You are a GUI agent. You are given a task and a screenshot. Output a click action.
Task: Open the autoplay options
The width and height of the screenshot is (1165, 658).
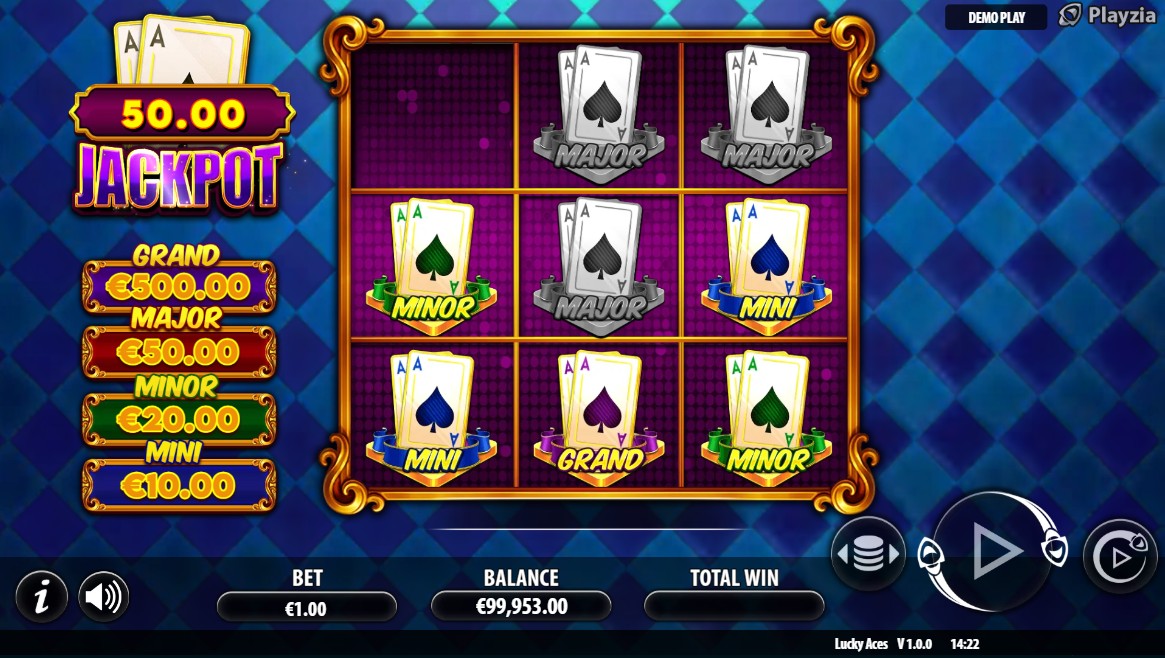pos(1120,557)
